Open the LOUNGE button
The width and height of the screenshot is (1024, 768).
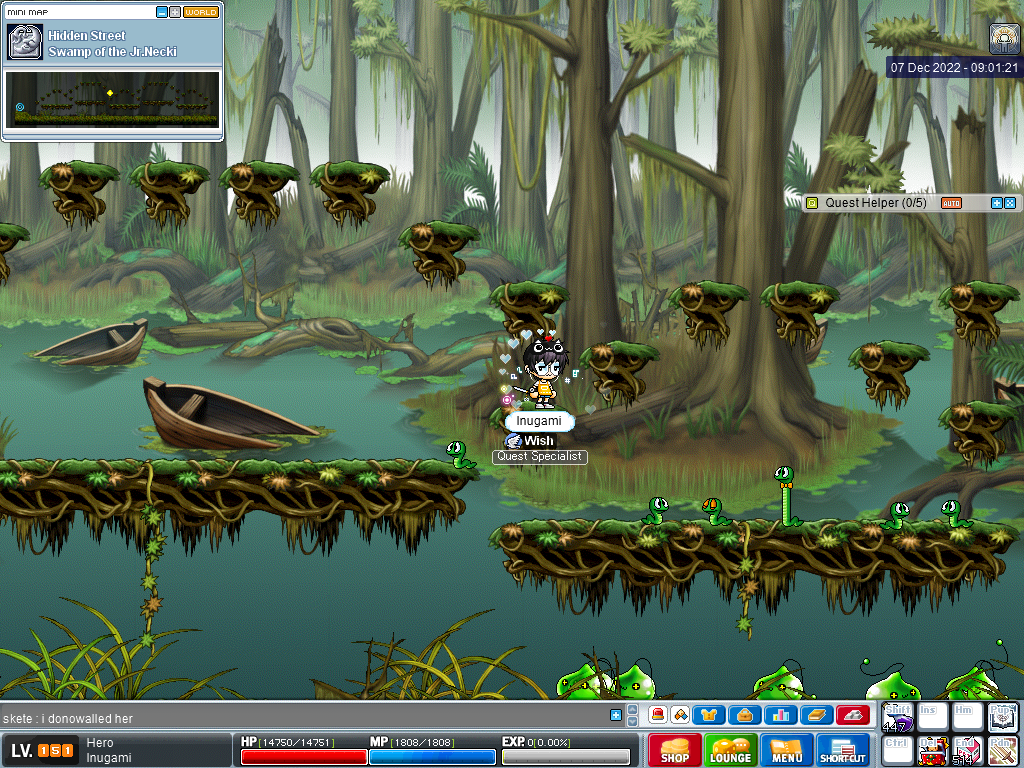731,750
